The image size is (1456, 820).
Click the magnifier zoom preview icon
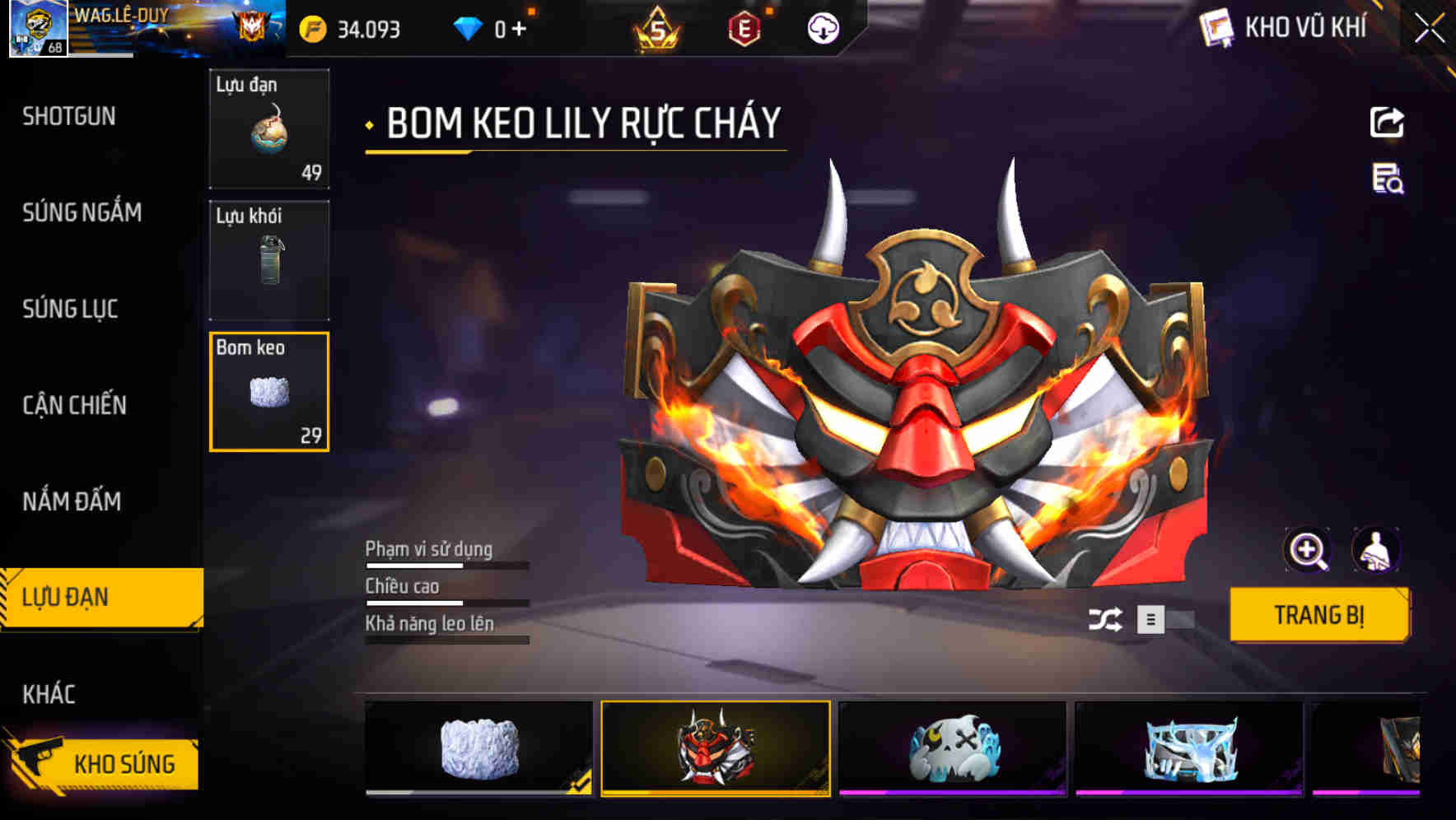(1308, 550)
